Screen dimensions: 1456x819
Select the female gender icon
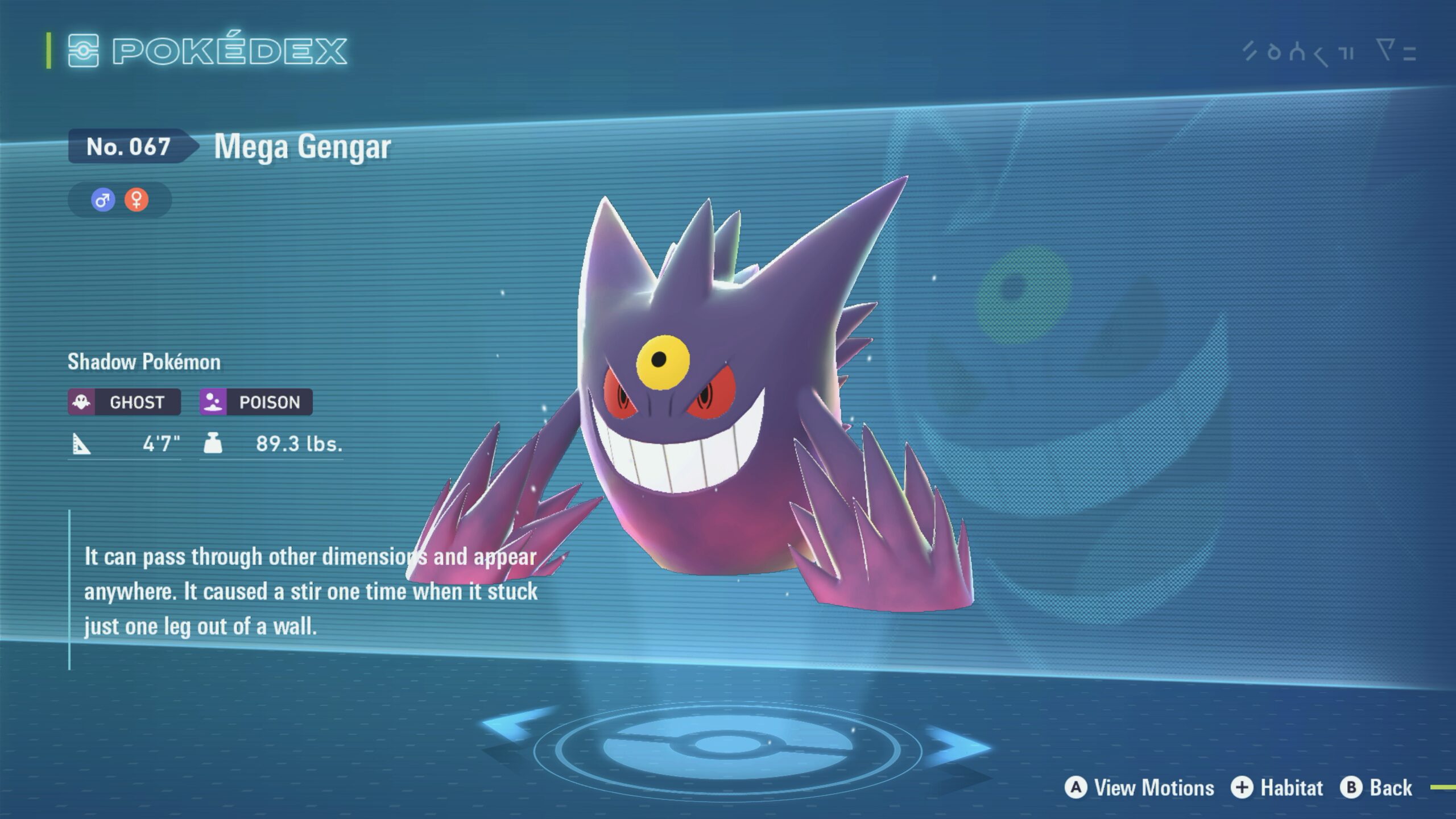click(x=136, y=200)
